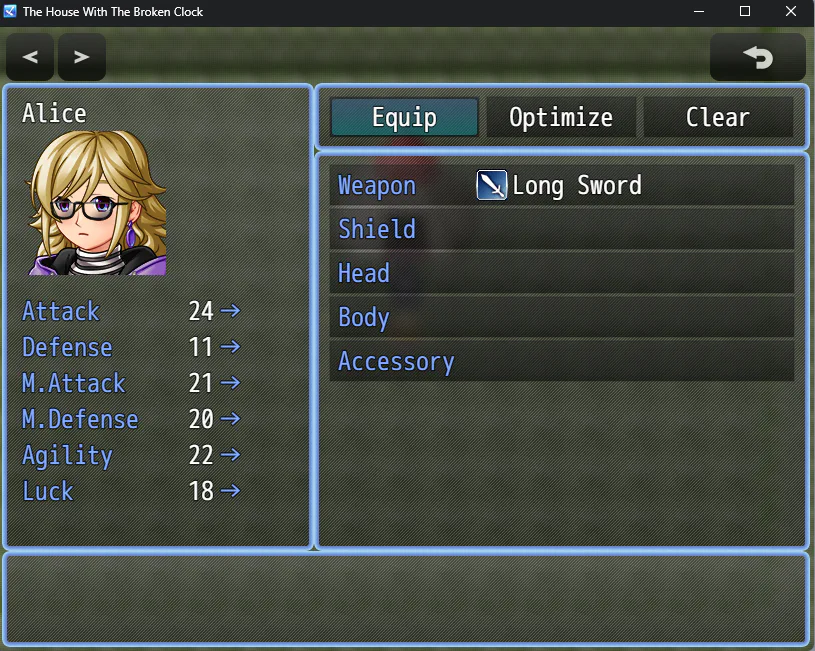
Task: Click the Clear equipment command
Action: 717,117
